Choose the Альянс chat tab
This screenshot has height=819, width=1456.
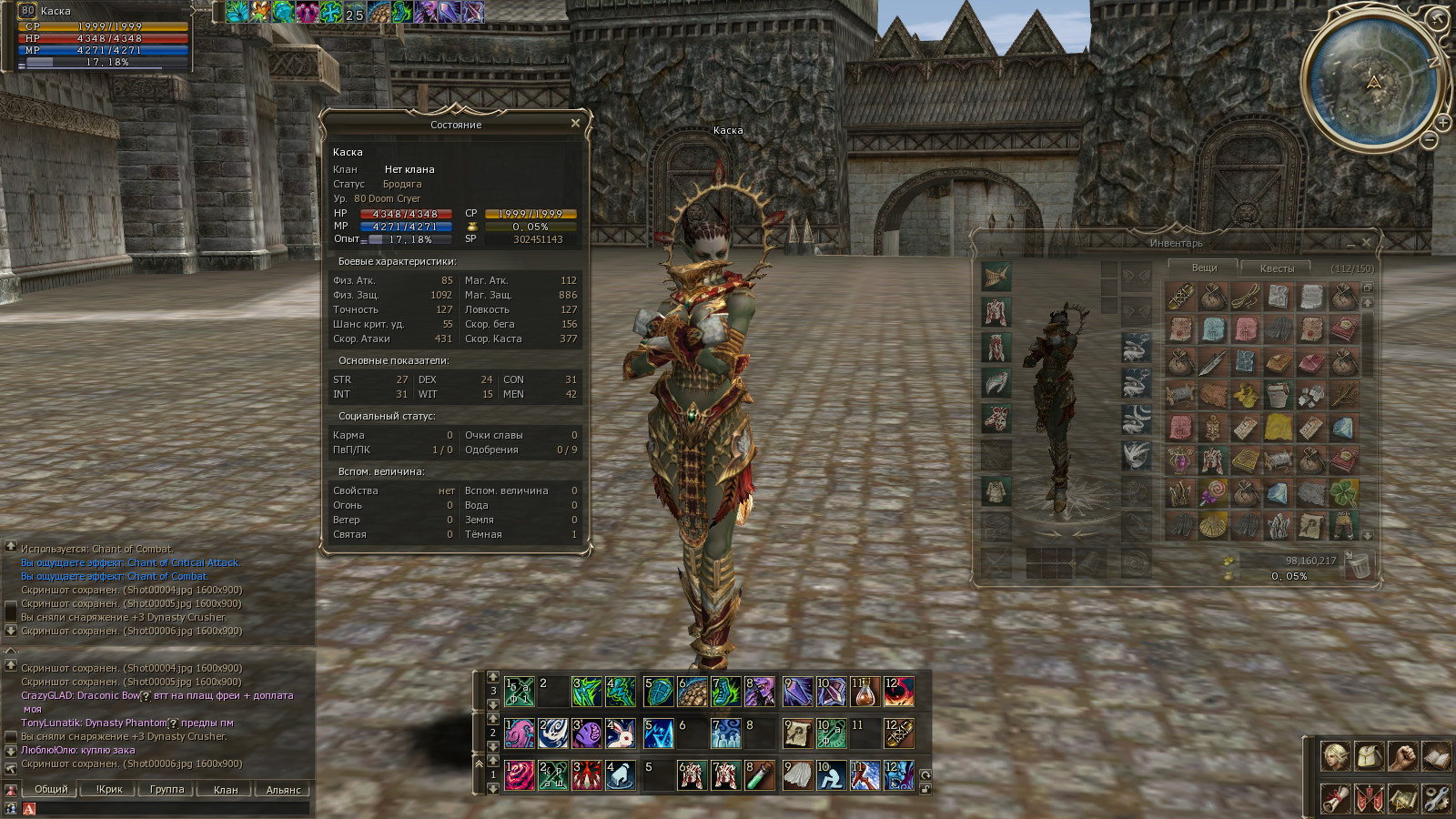[x=283, y=789]
